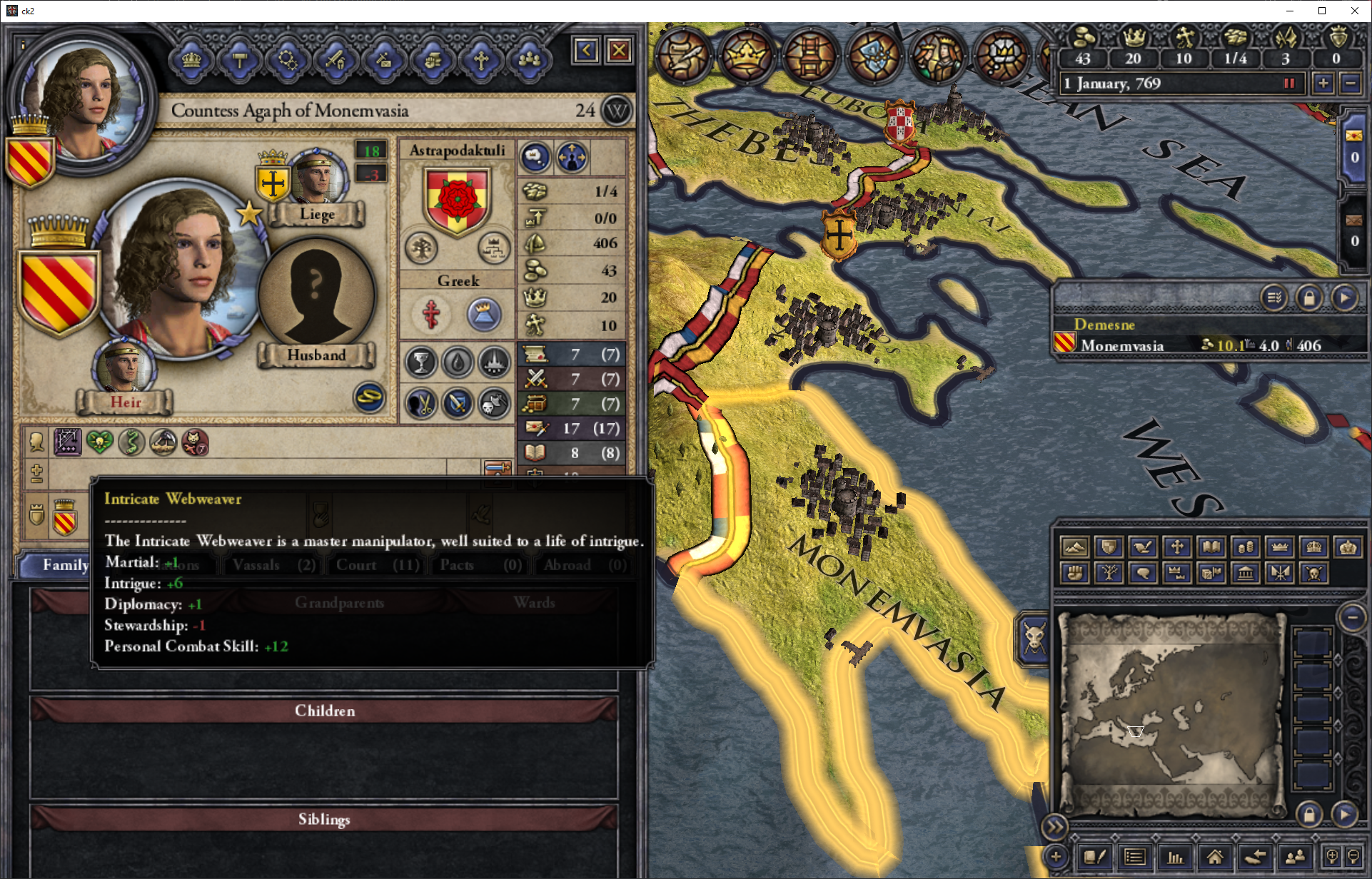Toggle the pause button by date
Image resolution: width=1372 pixels, height=879 pixels.
click(1289, 83)
